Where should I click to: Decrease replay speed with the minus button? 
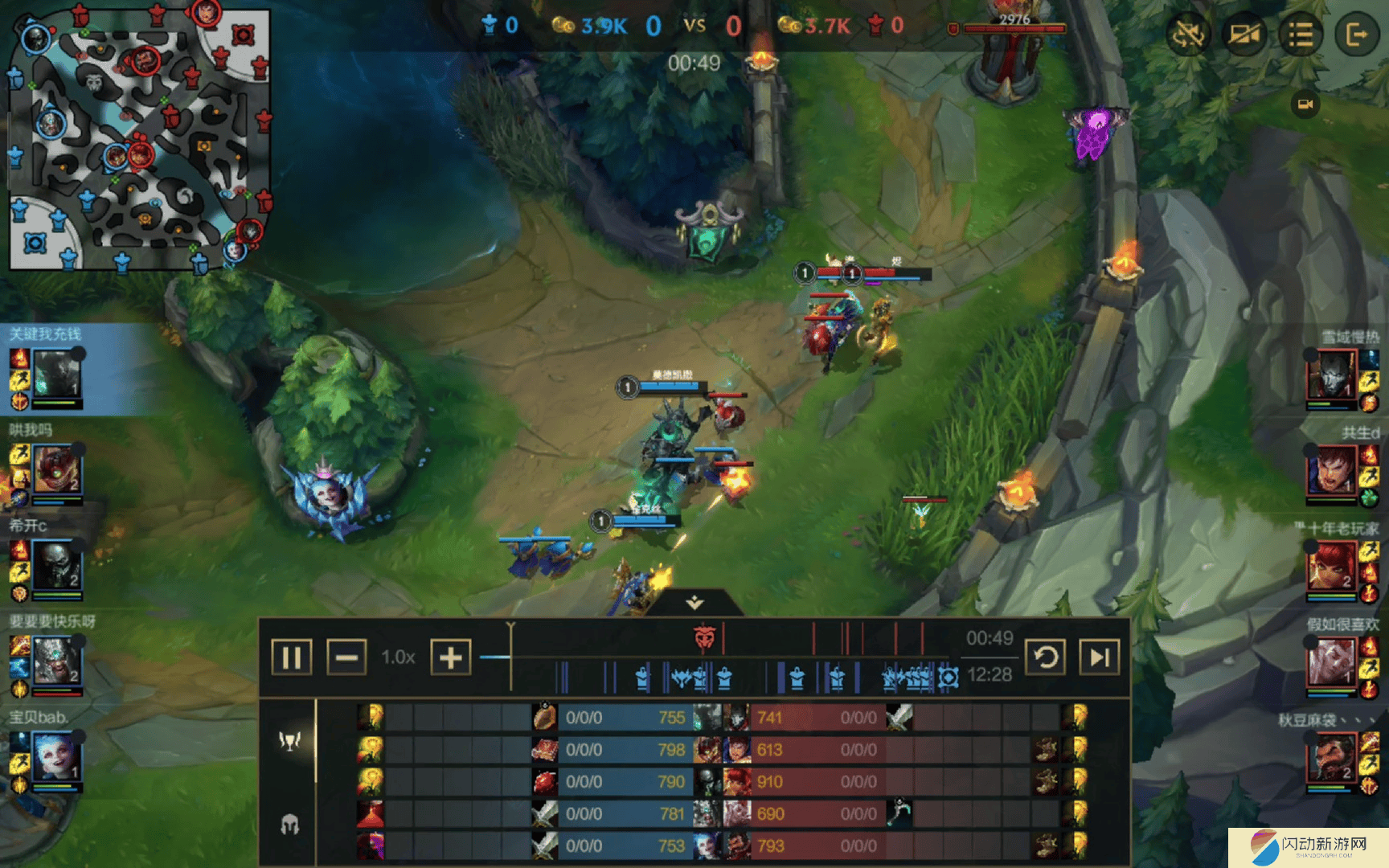coord(346,657)
